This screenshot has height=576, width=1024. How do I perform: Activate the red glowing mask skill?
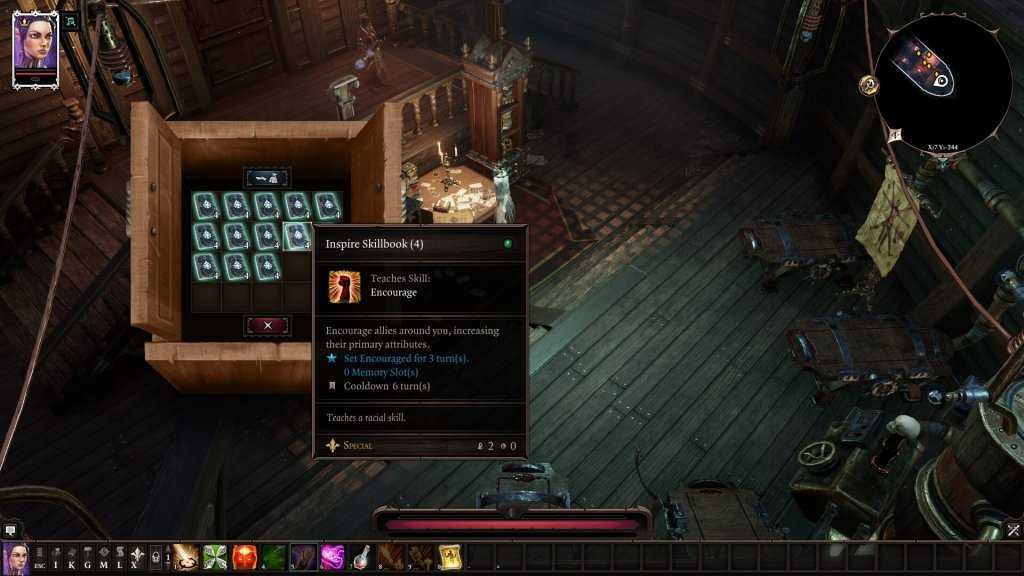click(245, 556)
